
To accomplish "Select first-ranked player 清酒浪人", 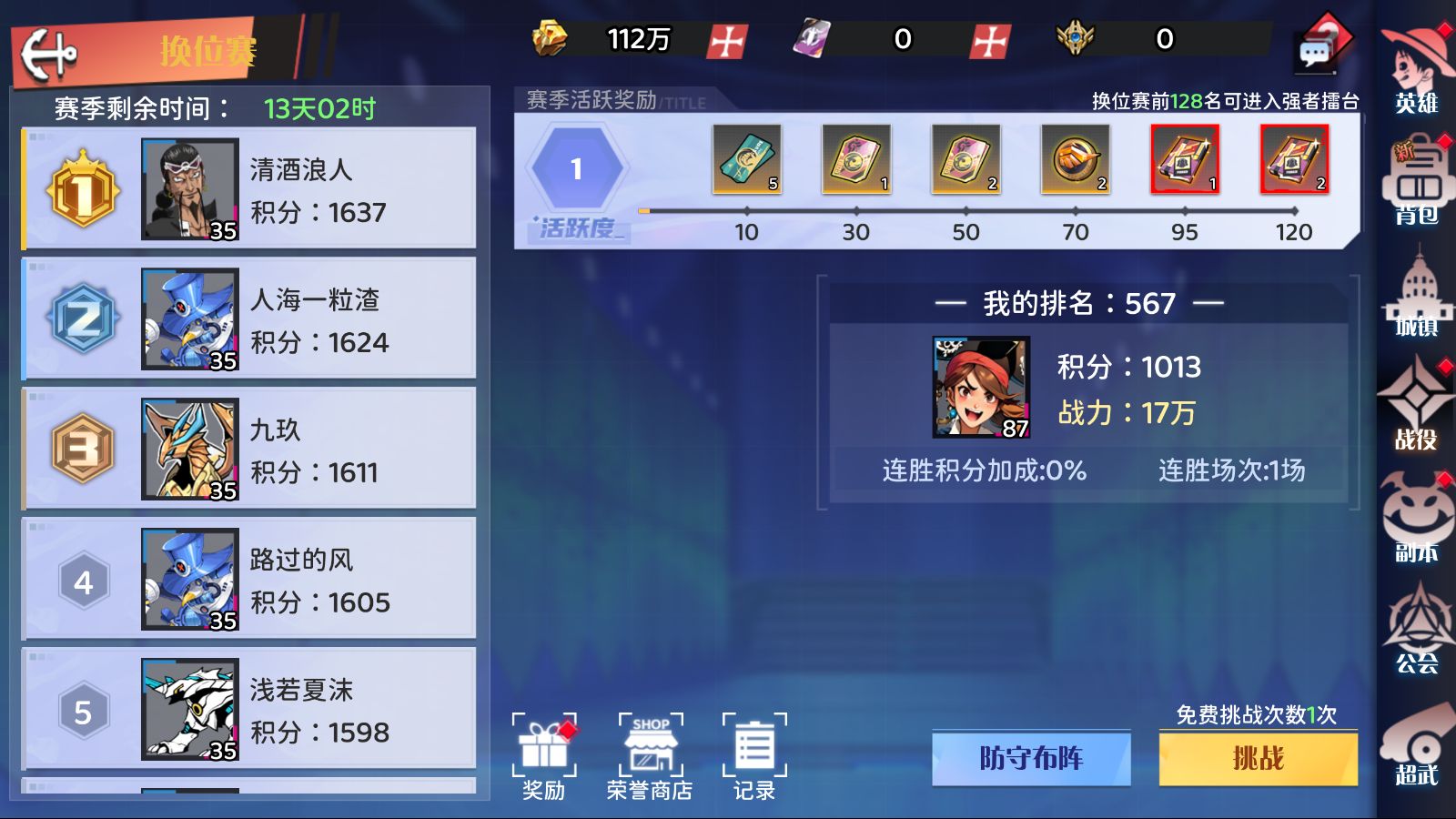I will pos(248,188).
